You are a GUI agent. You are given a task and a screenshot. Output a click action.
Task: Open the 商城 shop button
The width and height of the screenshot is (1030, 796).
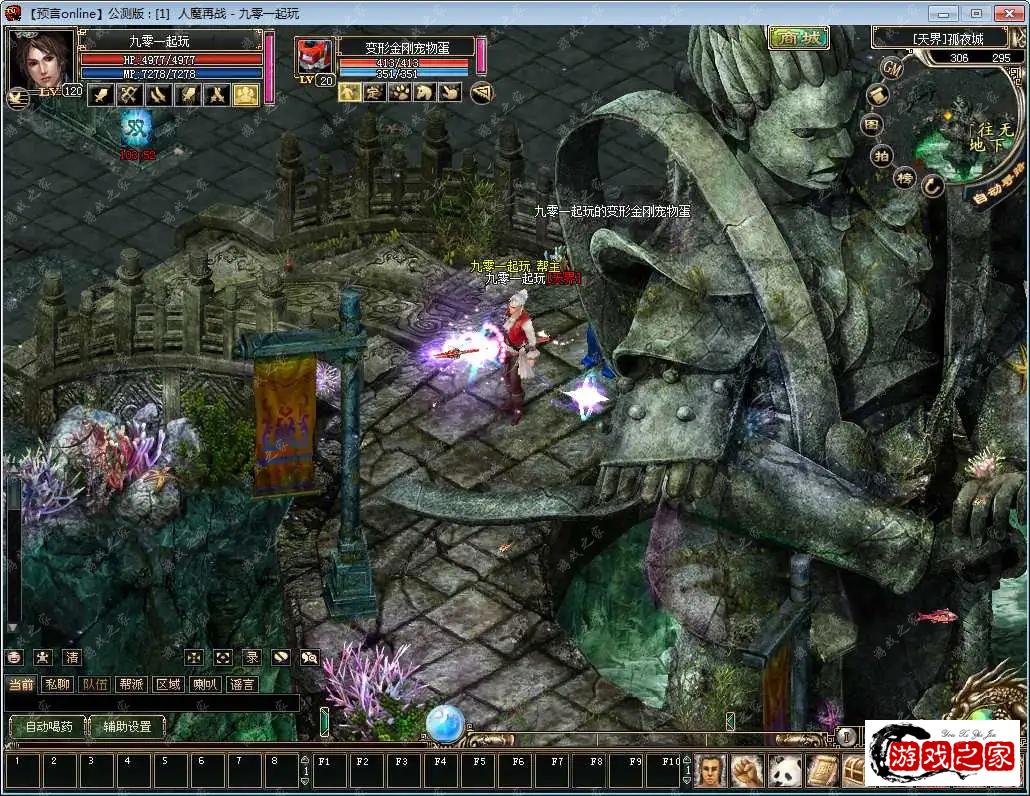[x=799, y=38]
